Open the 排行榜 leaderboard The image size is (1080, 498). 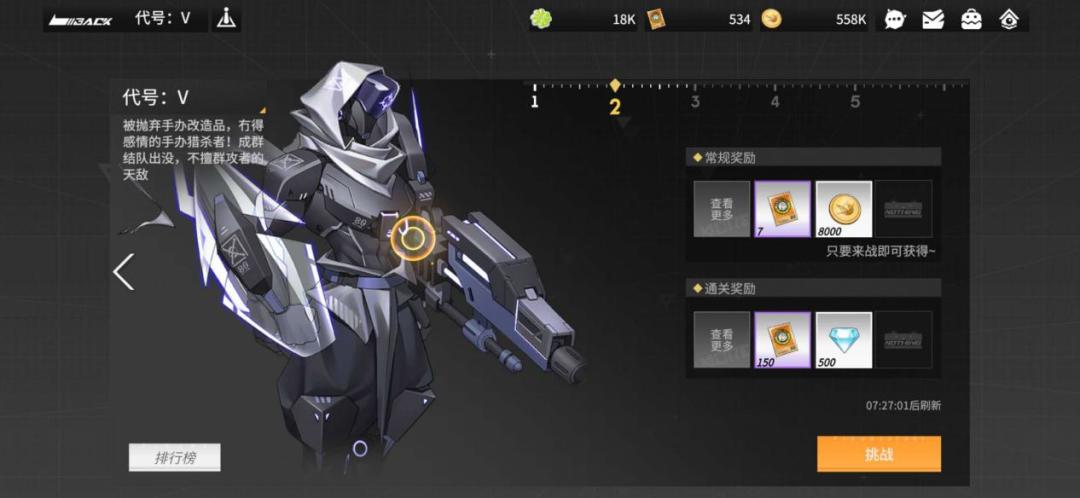pos(174,458)
